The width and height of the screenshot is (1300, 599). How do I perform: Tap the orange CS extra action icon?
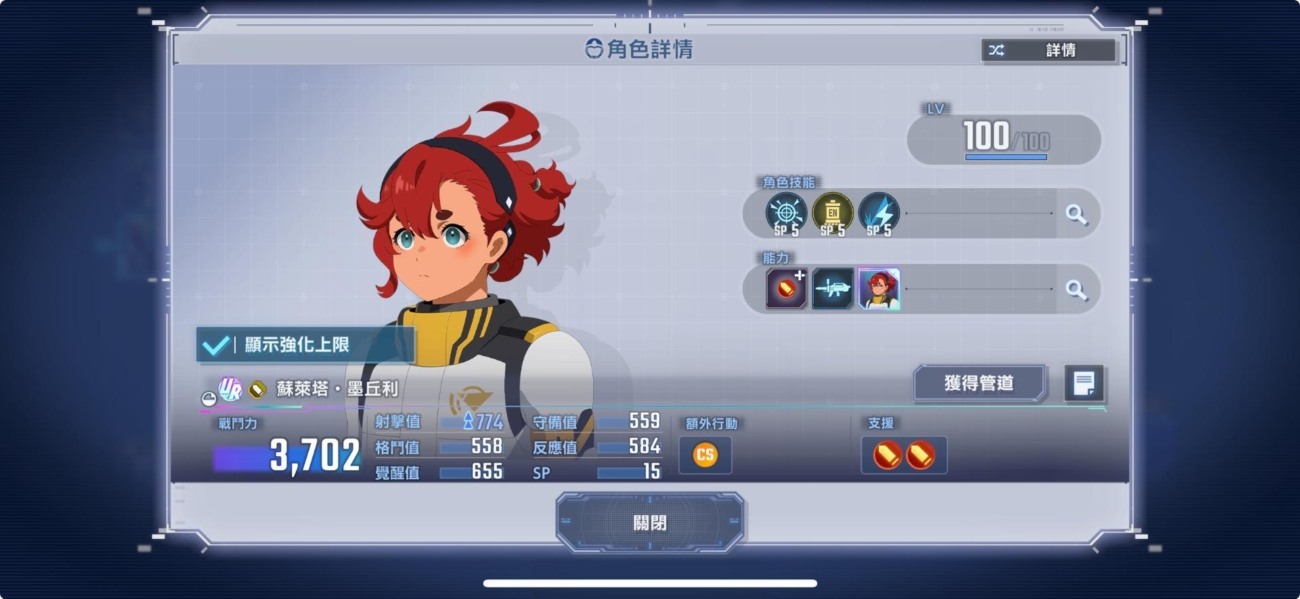(705, 455)
